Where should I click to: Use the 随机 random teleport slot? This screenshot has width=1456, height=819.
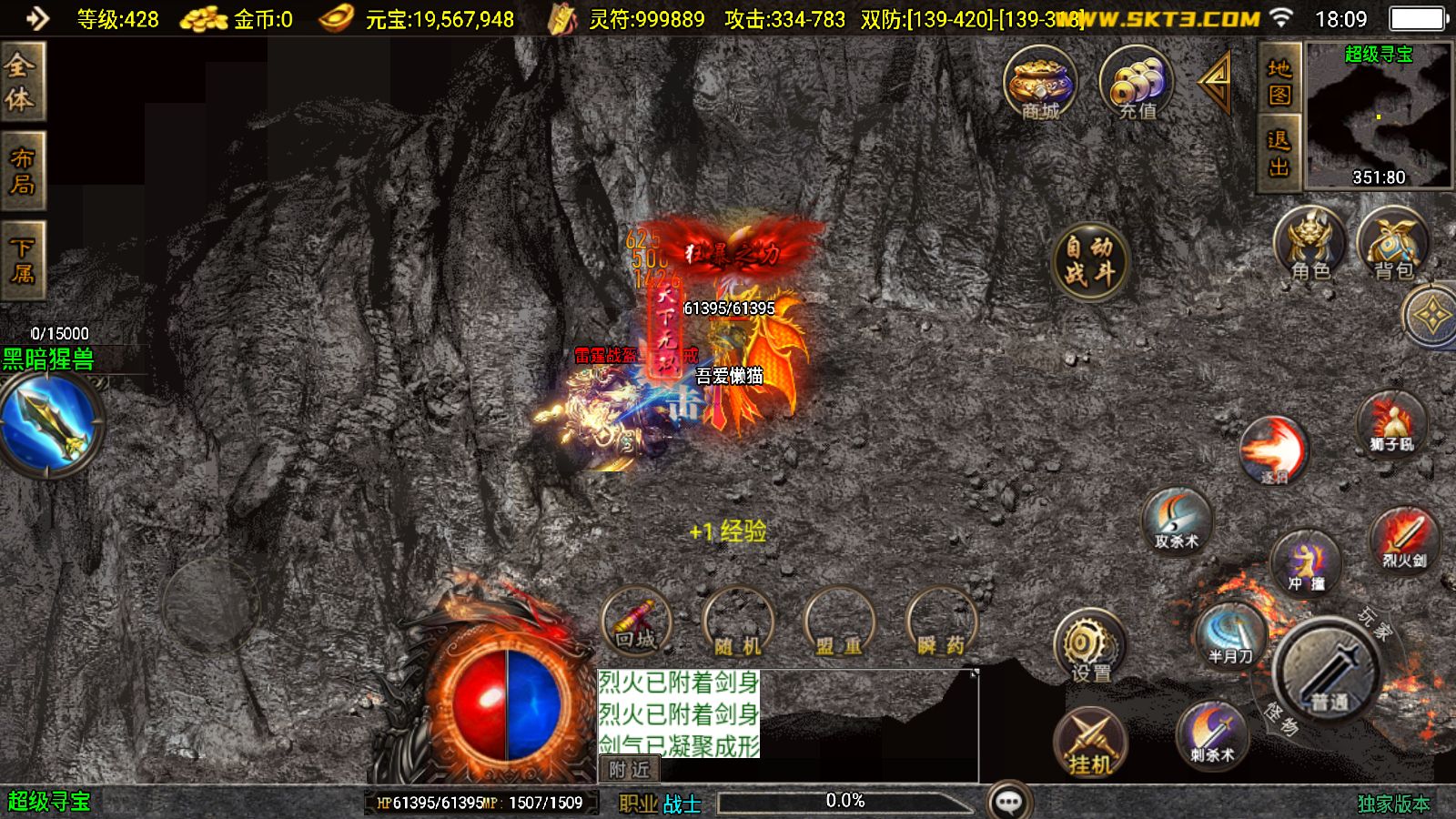click(738, 624)
